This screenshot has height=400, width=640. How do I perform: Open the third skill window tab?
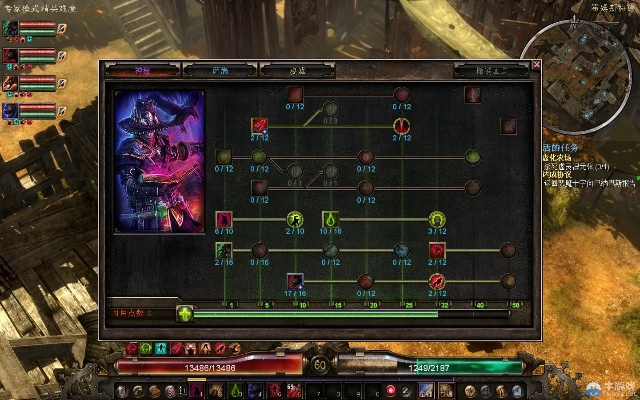298,70
